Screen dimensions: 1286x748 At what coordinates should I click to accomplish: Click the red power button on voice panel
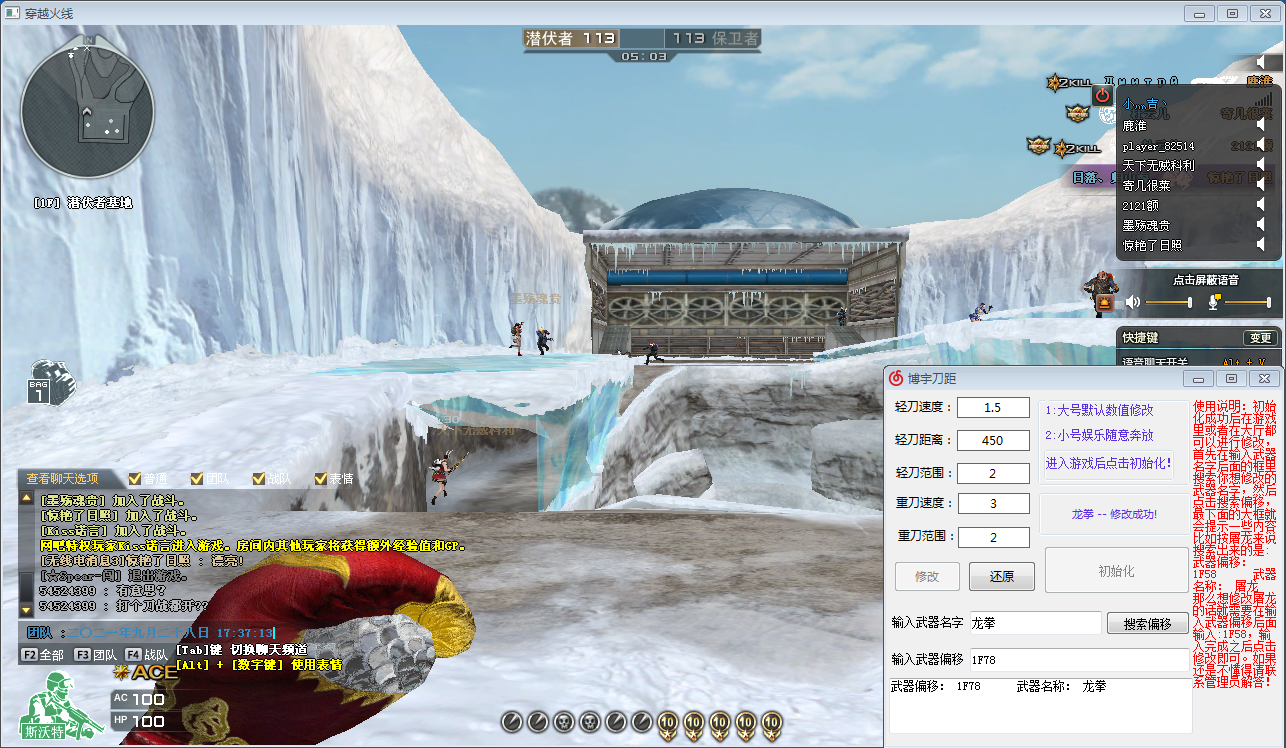click(x=1102, y=95)
